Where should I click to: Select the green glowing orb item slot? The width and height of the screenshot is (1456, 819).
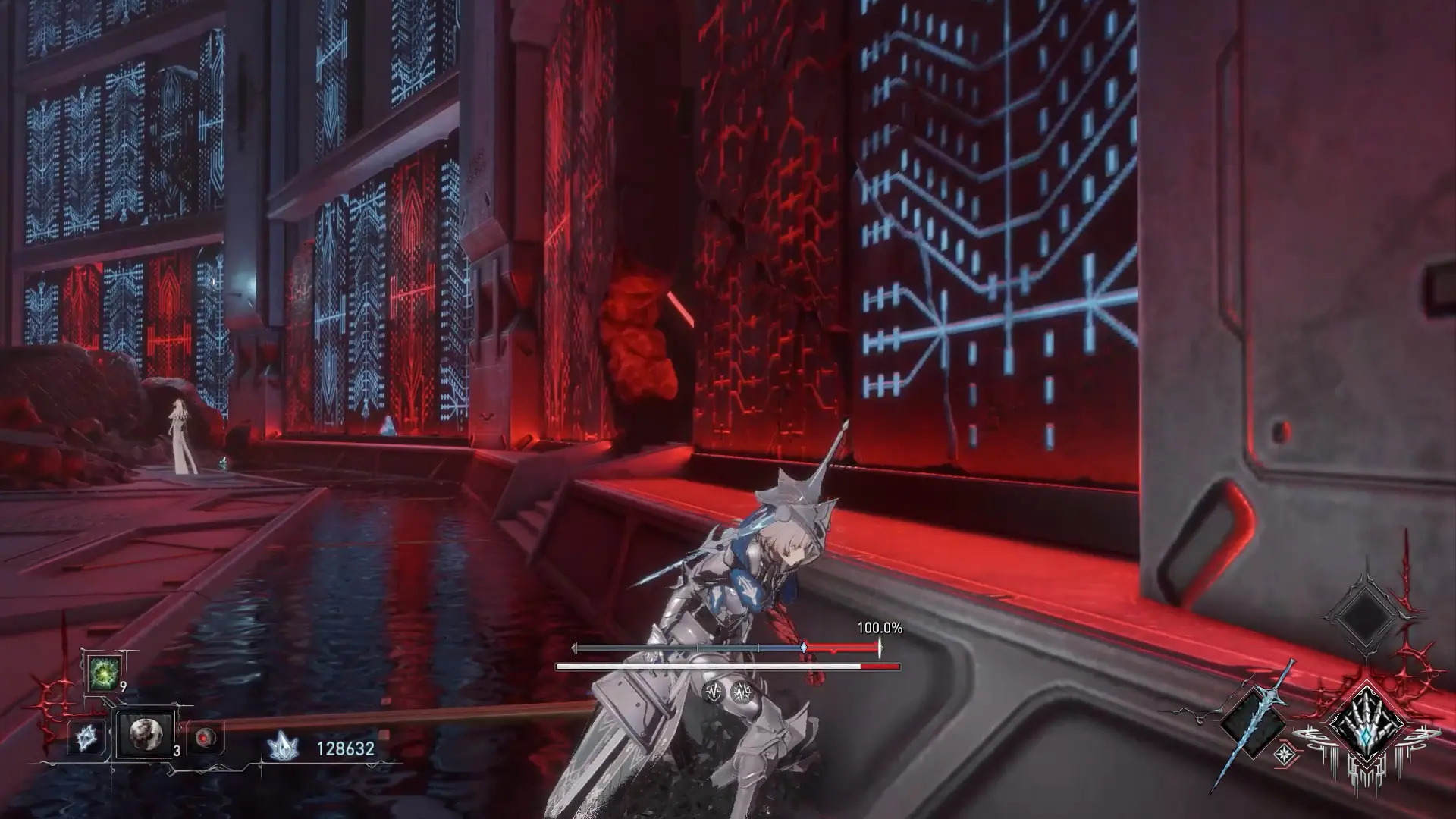(x=103, y=673)
